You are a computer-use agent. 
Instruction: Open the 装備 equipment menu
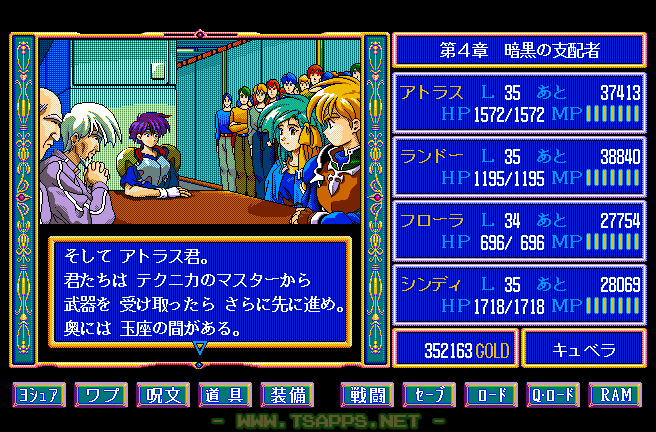pyautogui.click(x=286, y=394)
